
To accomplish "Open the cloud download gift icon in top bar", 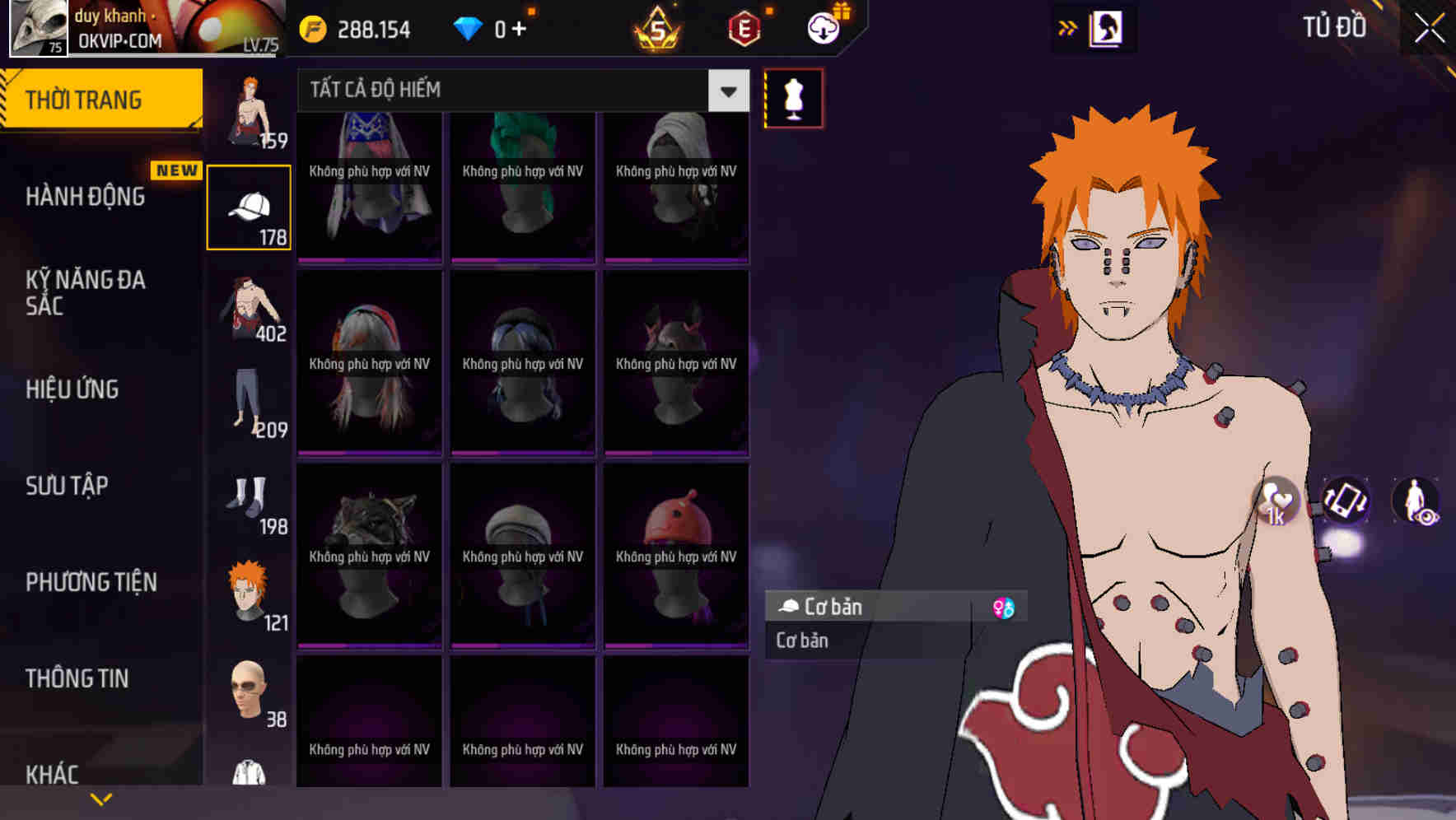I will pos(824,27).
